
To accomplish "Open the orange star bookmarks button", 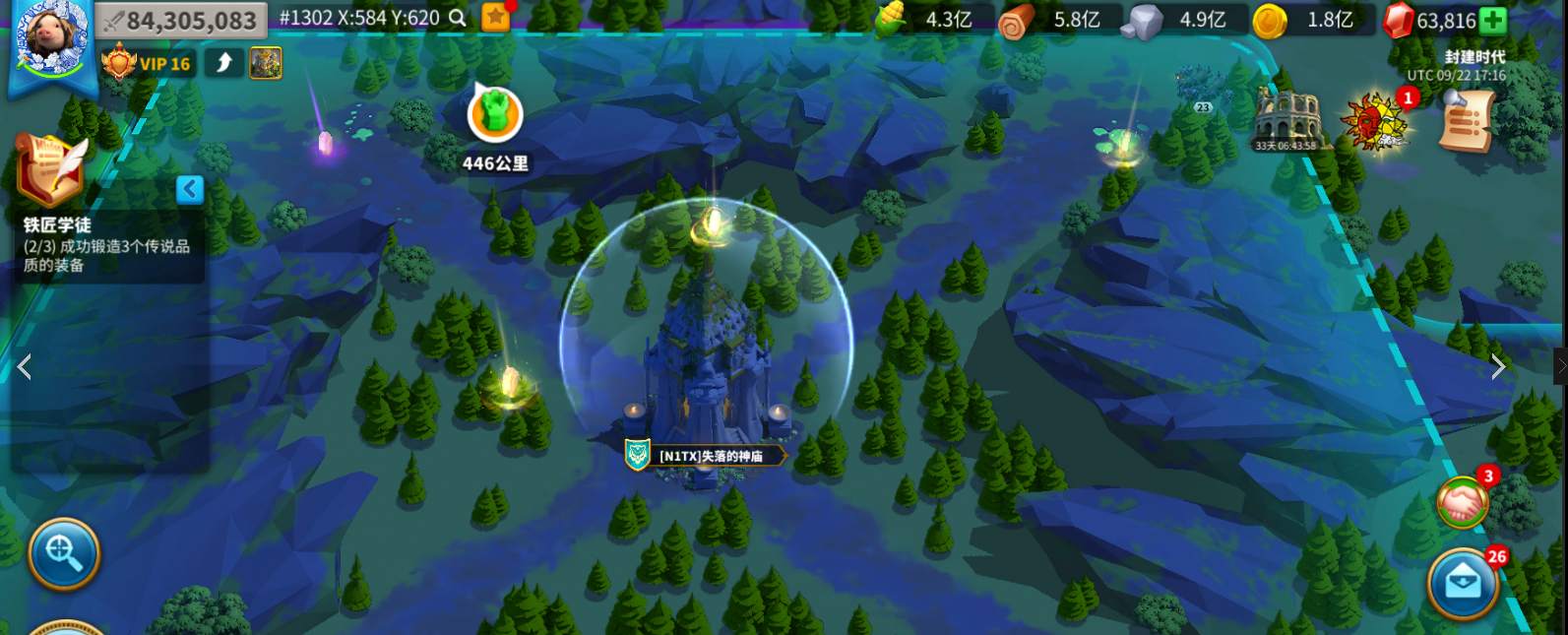I will [x=496, y=17].
